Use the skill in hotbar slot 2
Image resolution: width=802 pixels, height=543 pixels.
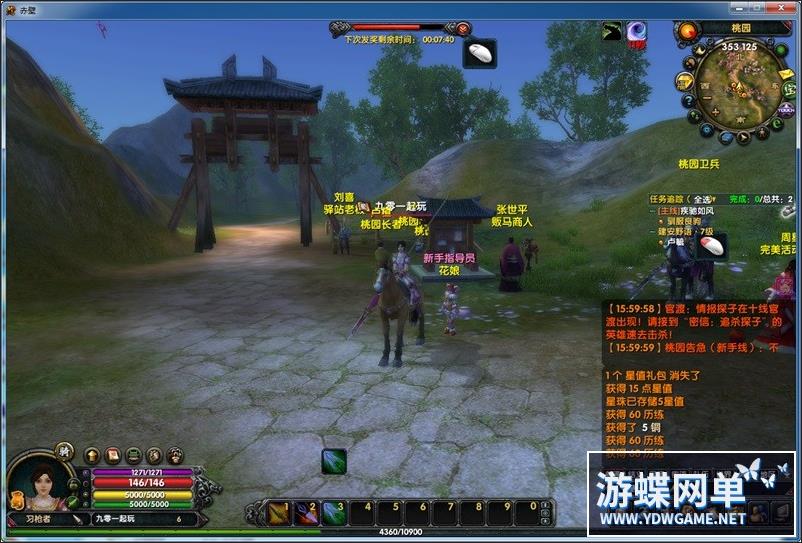306,513
